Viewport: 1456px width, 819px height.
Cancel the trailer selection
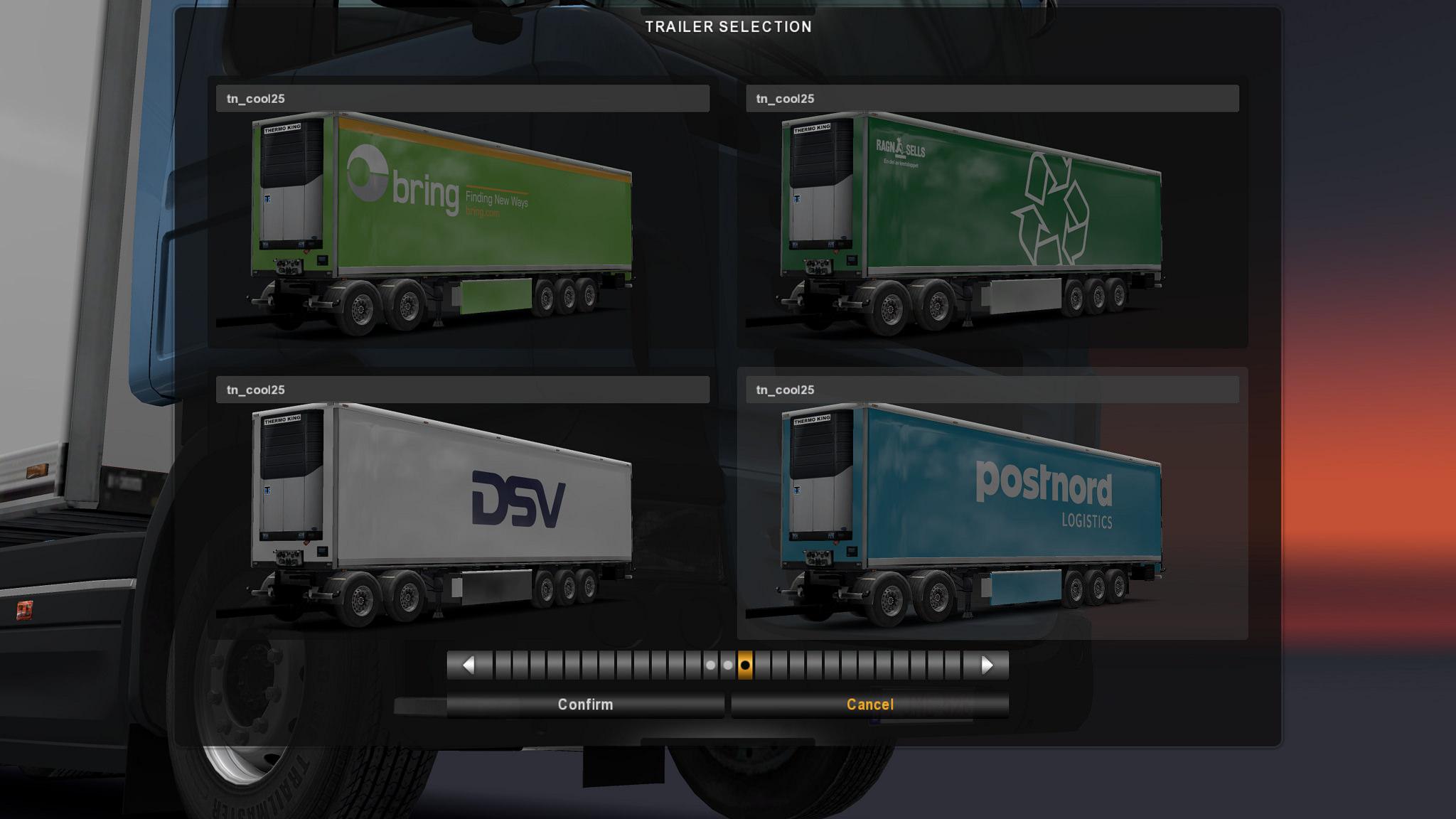(869, 705)
